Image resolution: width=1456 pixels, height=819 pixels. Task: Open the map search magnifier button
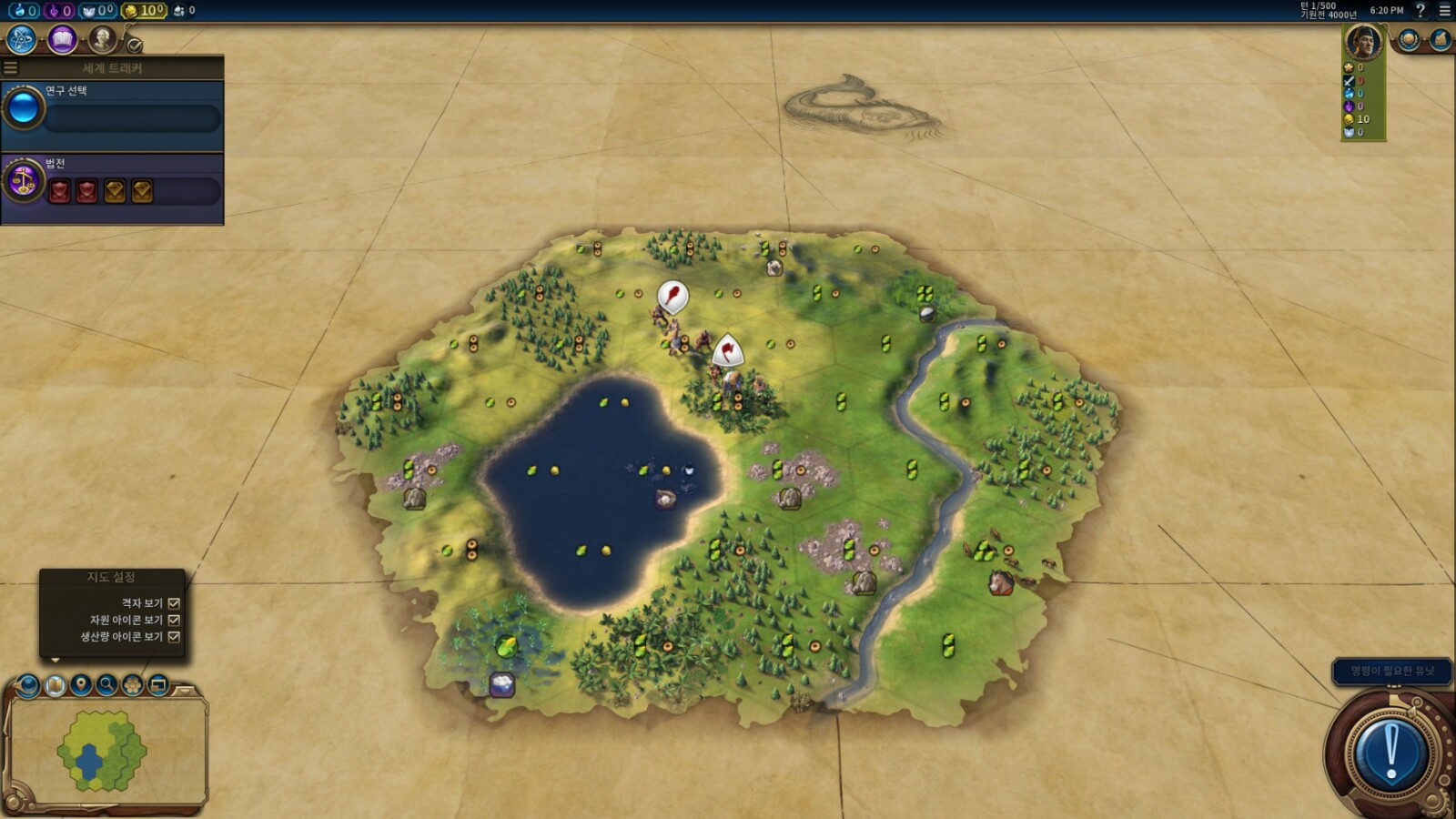pyautogui.click(x=106, y=684)
